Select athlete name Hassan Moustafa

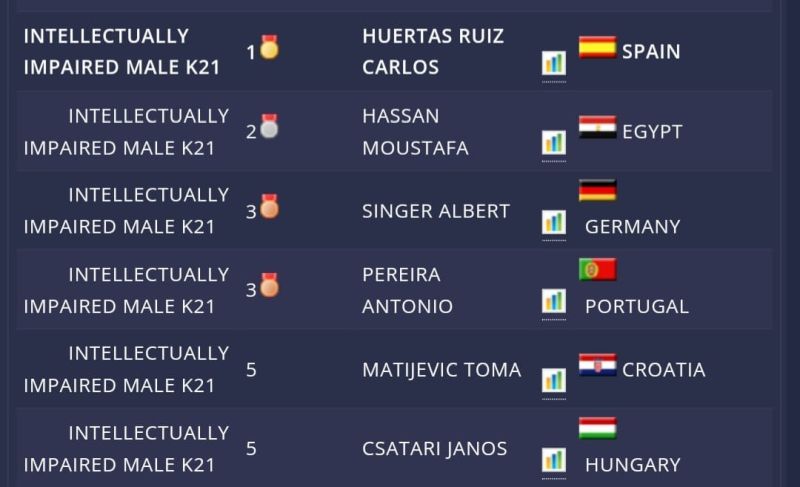[x=415, y=132]
